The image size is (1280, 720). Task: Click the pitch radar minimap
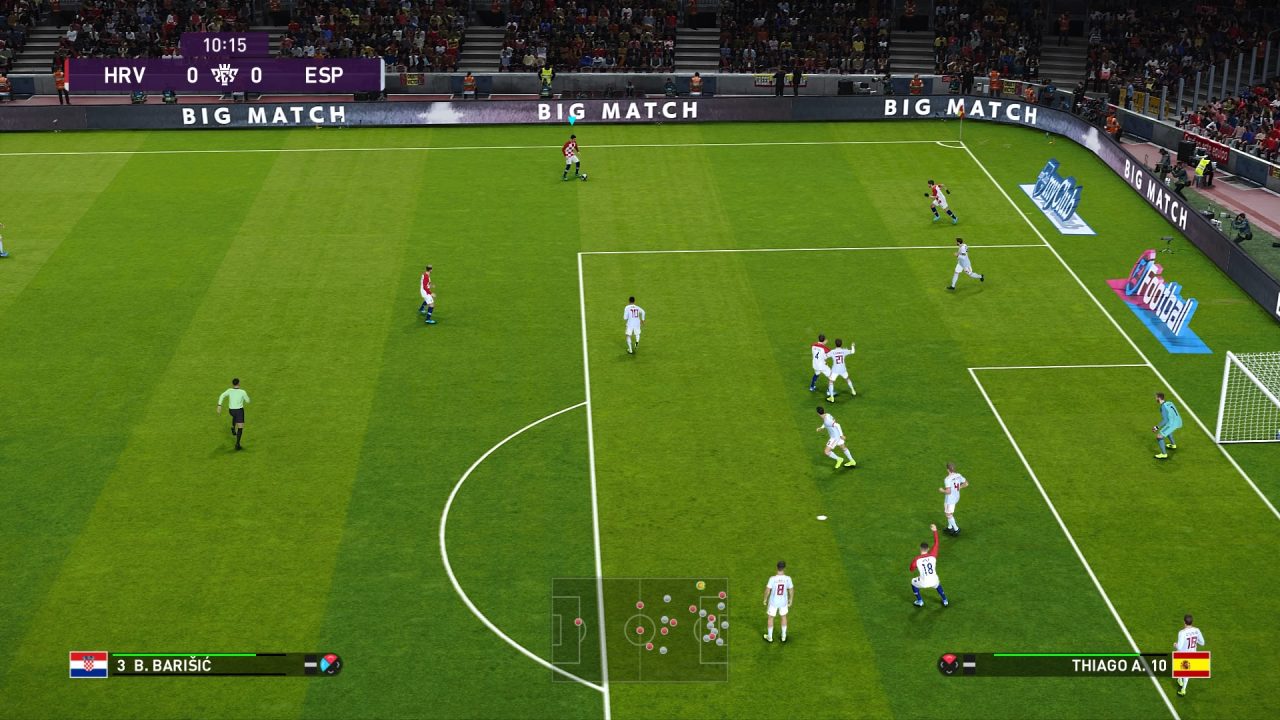pyautogui.click(x=640, y=629)
